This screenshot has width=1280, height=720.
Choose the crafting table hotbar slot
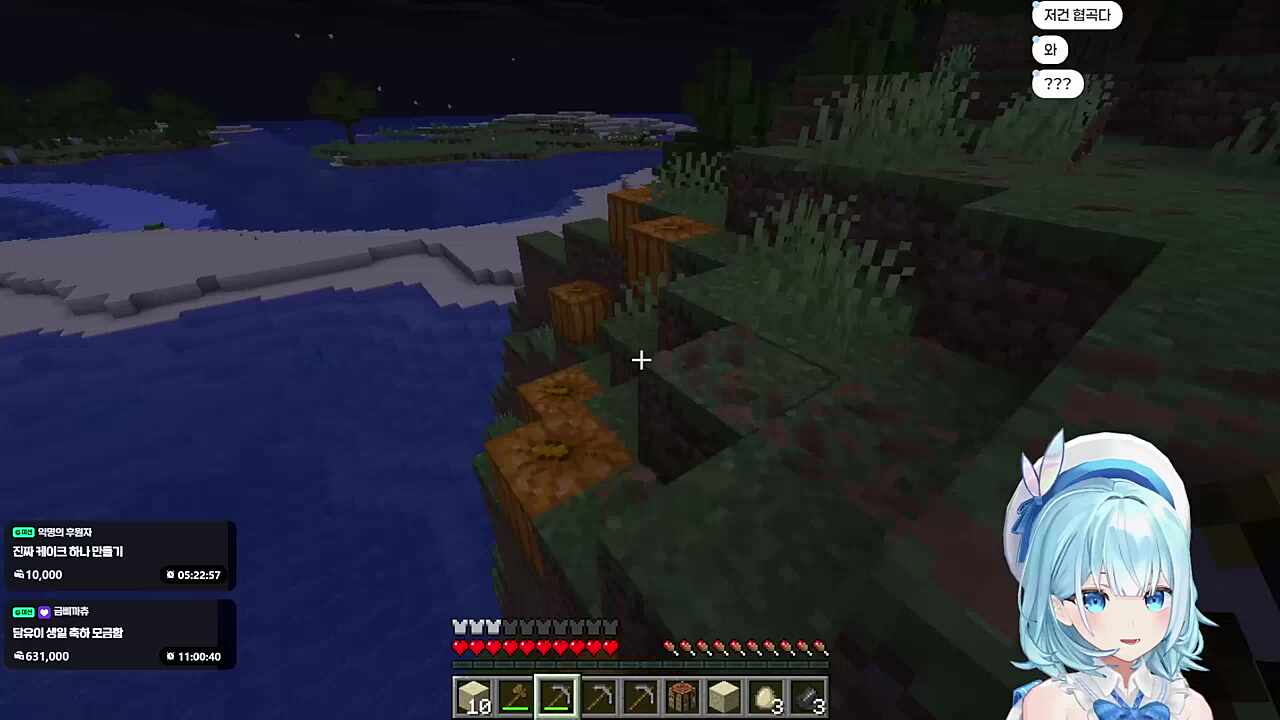pyautogui.click(x=682, y=697)
